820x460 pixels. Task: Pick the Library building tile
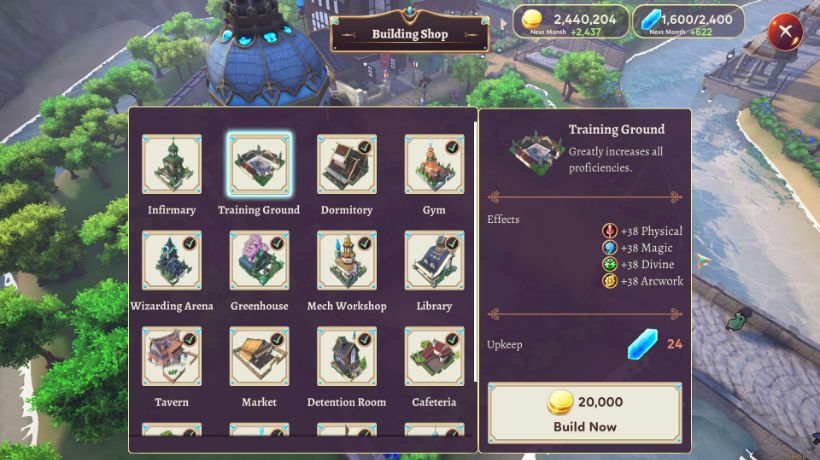coord(434,261)
